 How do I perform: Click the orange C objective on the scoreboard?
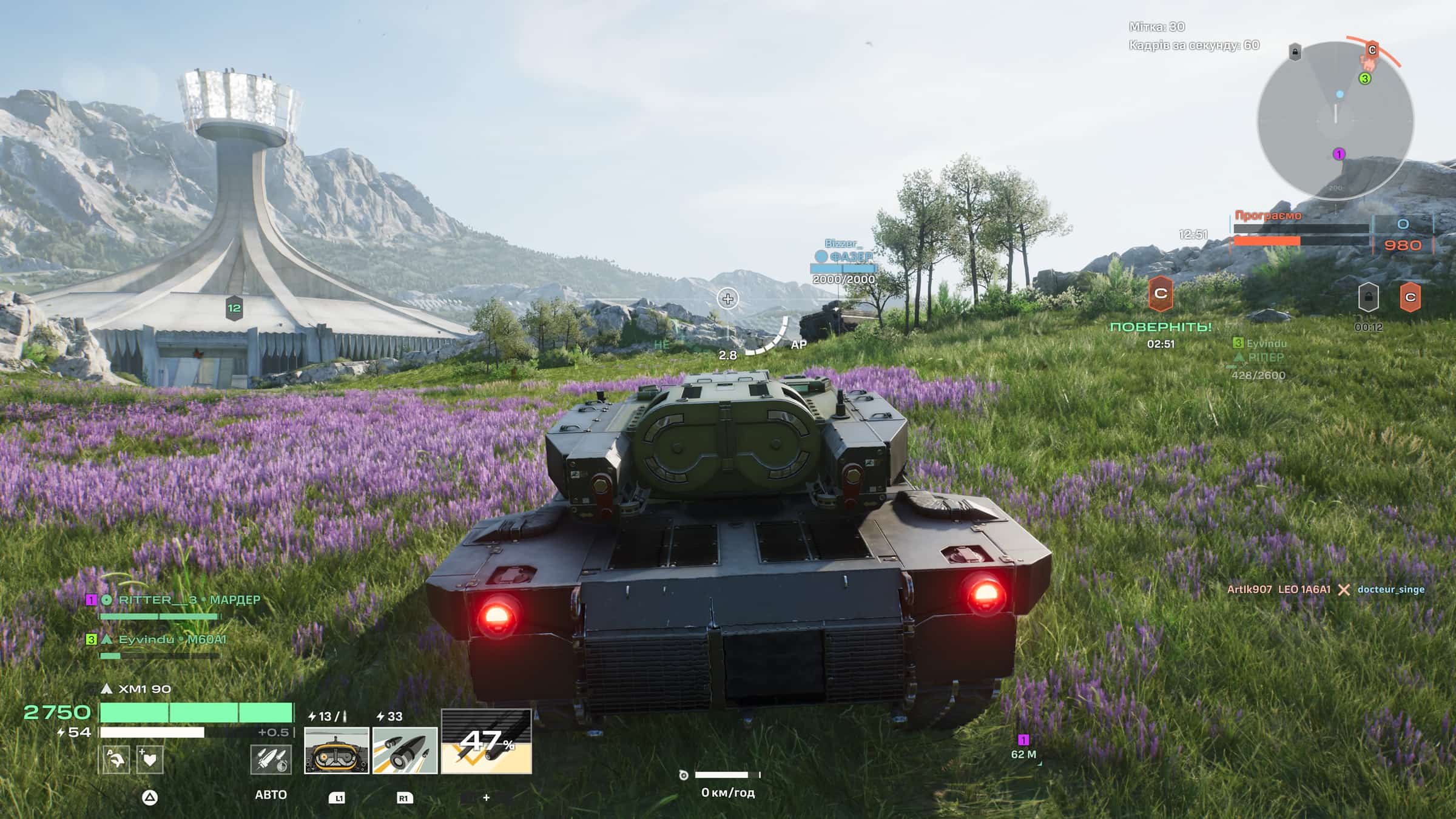point(1410,297)
